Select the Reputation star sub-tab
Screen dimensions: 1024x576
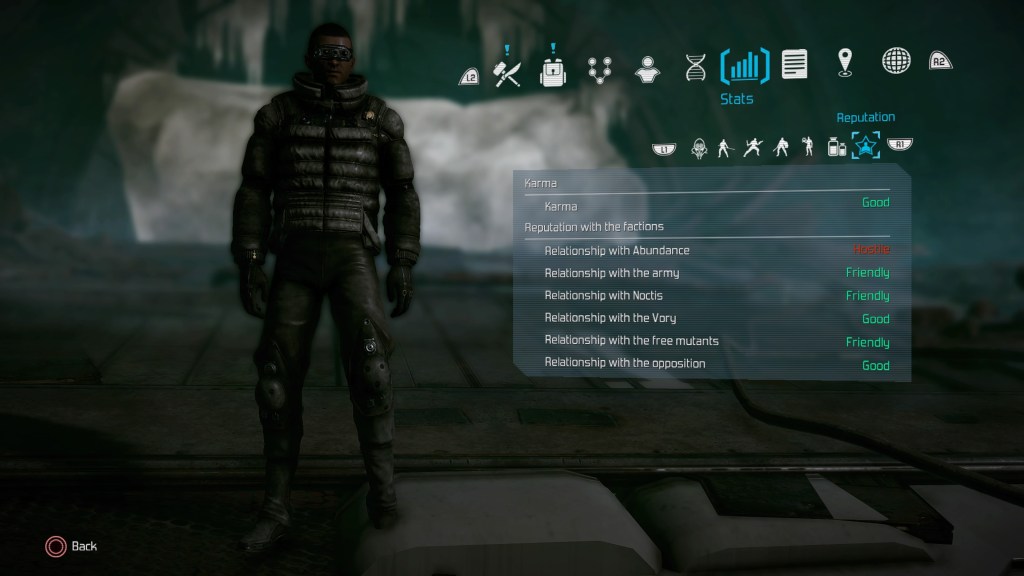pyautogui.click(x=864, y=147)
